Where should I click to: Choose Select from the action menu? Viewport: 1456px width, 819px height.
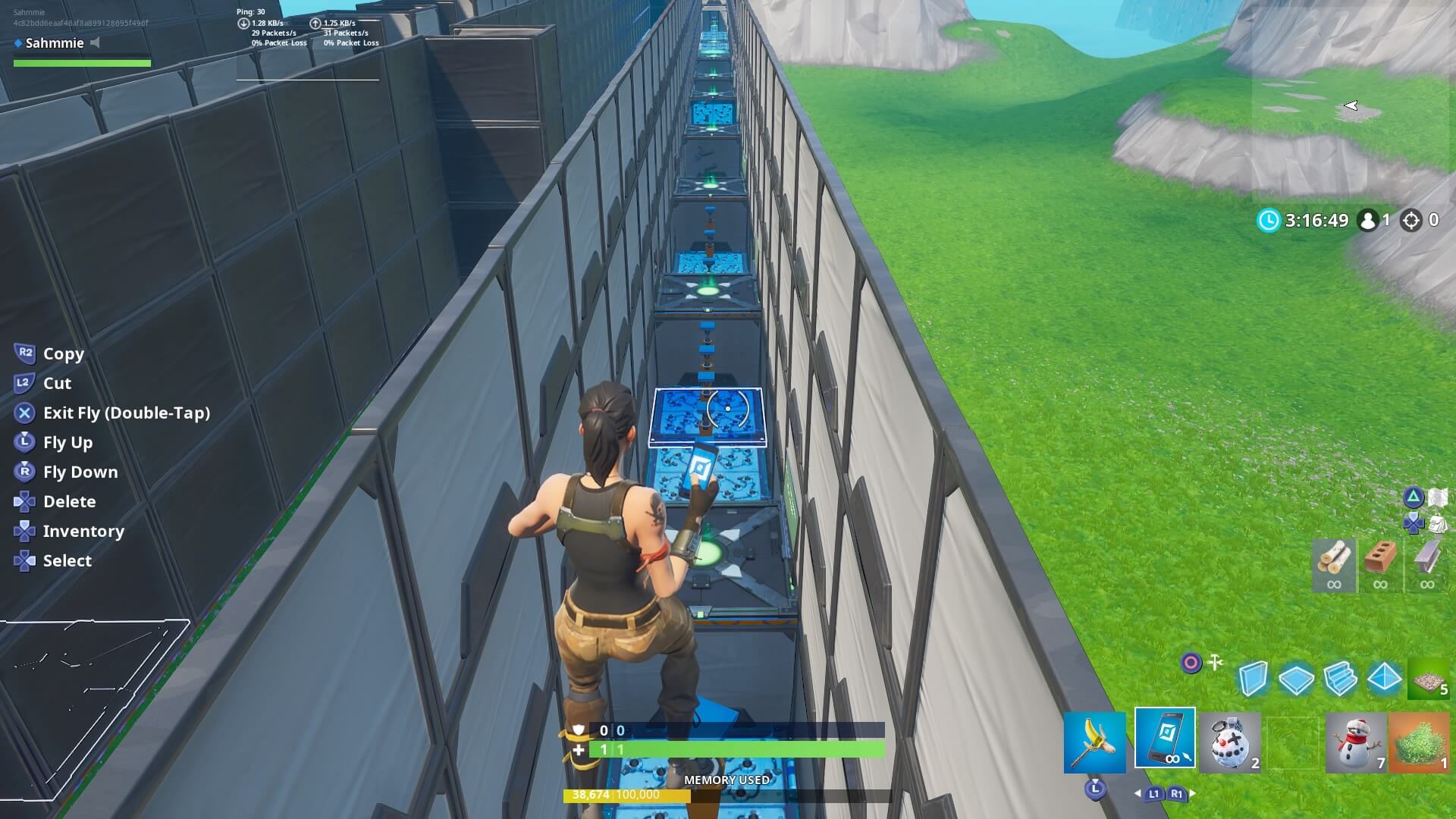[67, 560]
